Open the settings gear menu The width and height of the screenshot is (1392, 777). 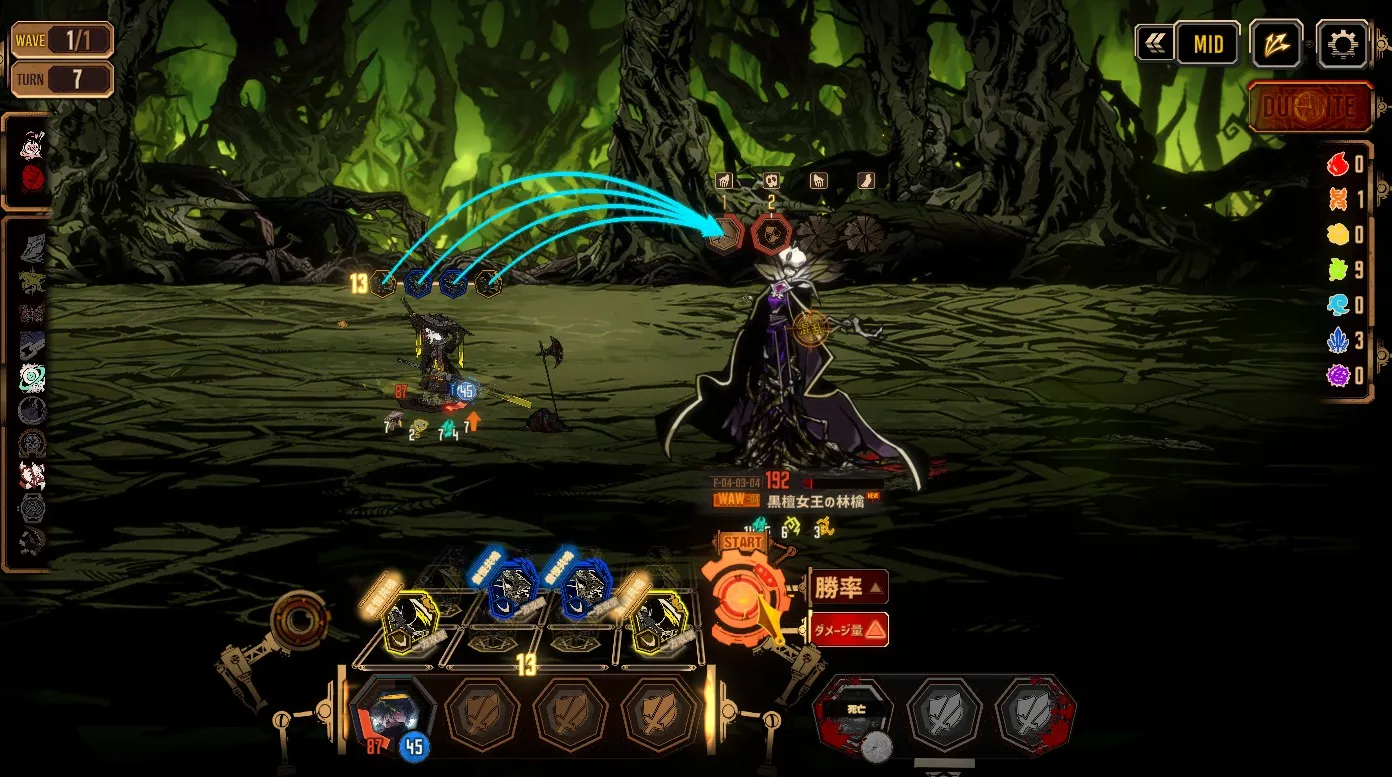click(x=1342, y=43)
